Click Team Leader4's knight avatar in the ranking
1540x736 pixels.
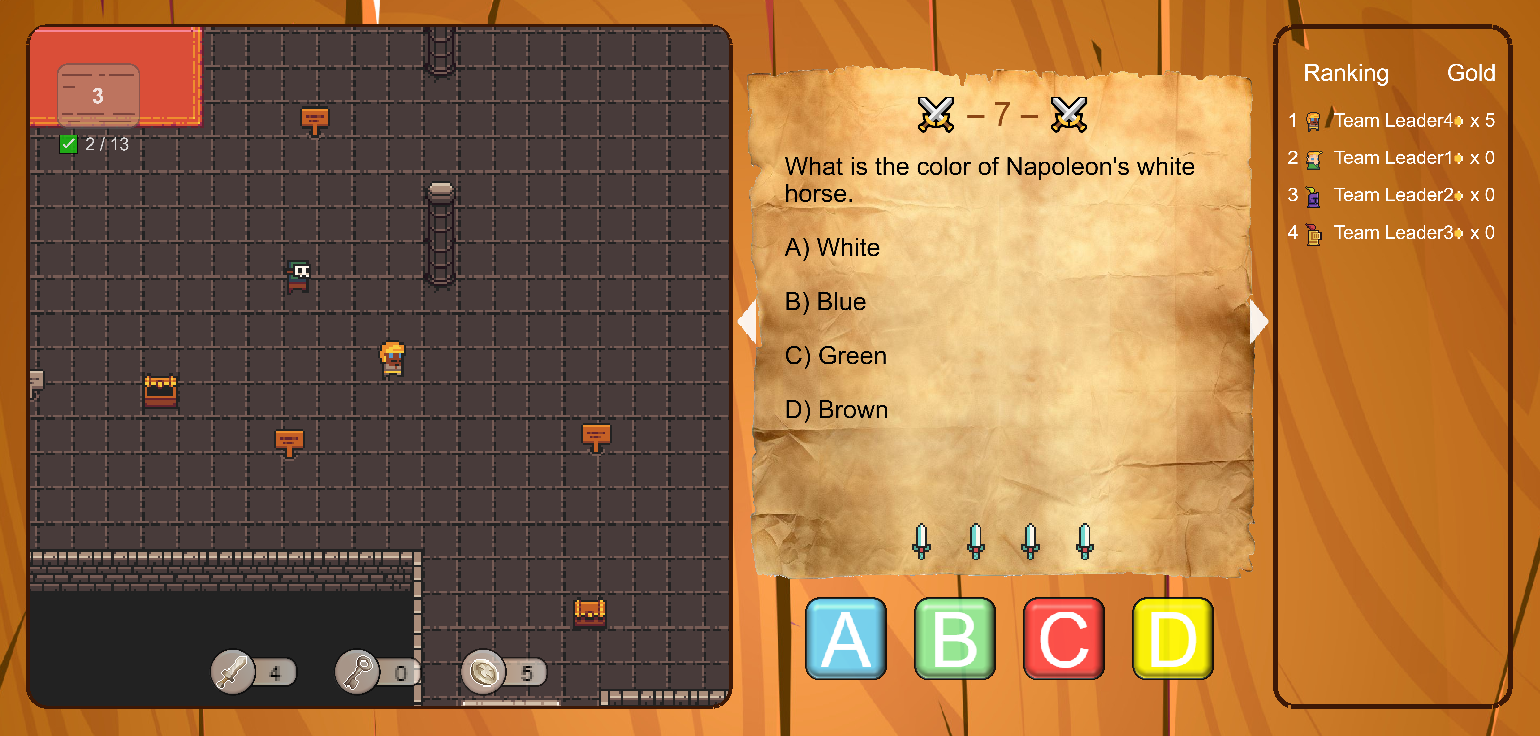[x=1314, y=120]
